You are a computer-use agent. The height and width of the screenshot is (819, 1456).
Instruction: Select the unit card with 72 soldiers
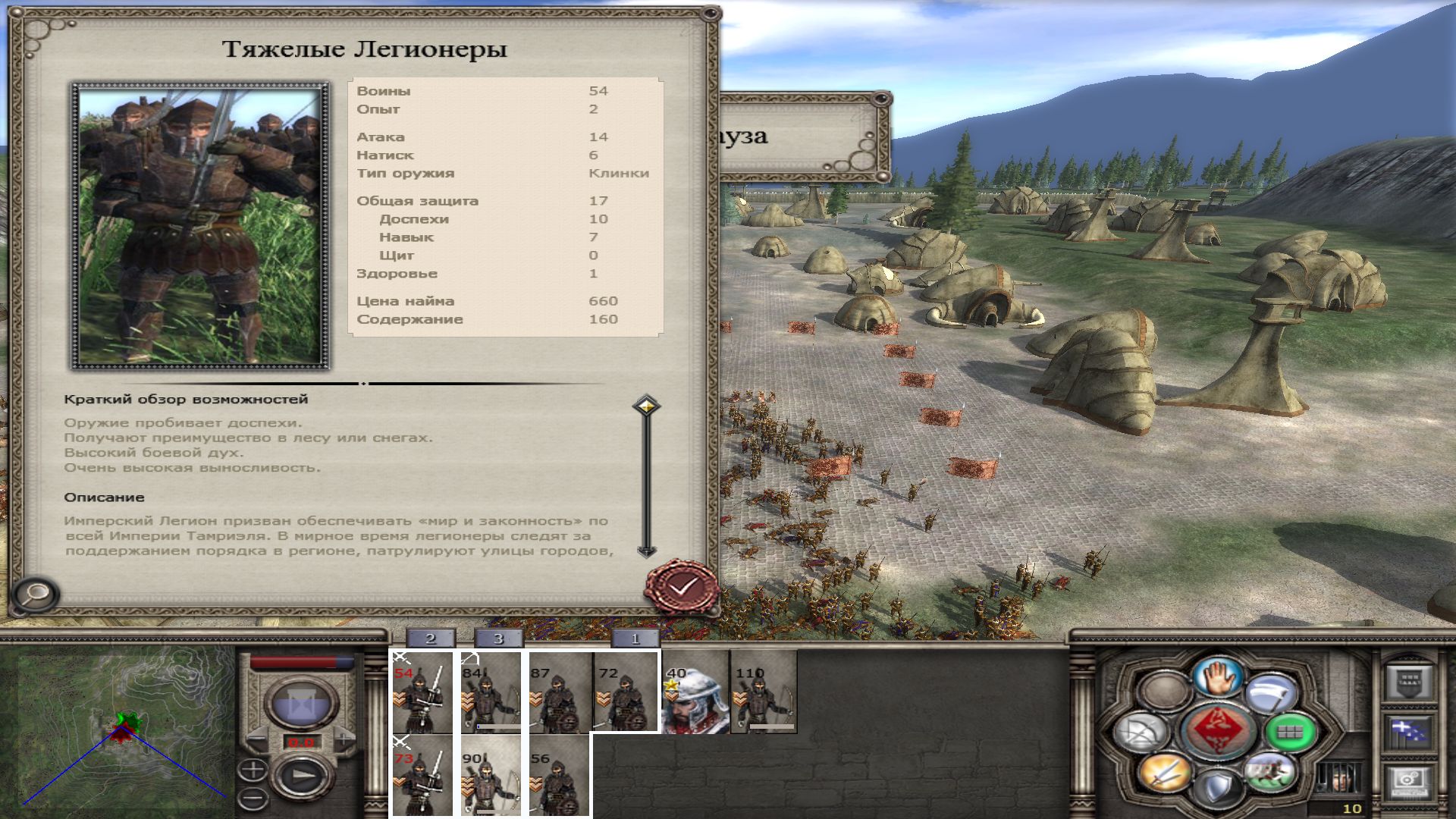point(626,692)
